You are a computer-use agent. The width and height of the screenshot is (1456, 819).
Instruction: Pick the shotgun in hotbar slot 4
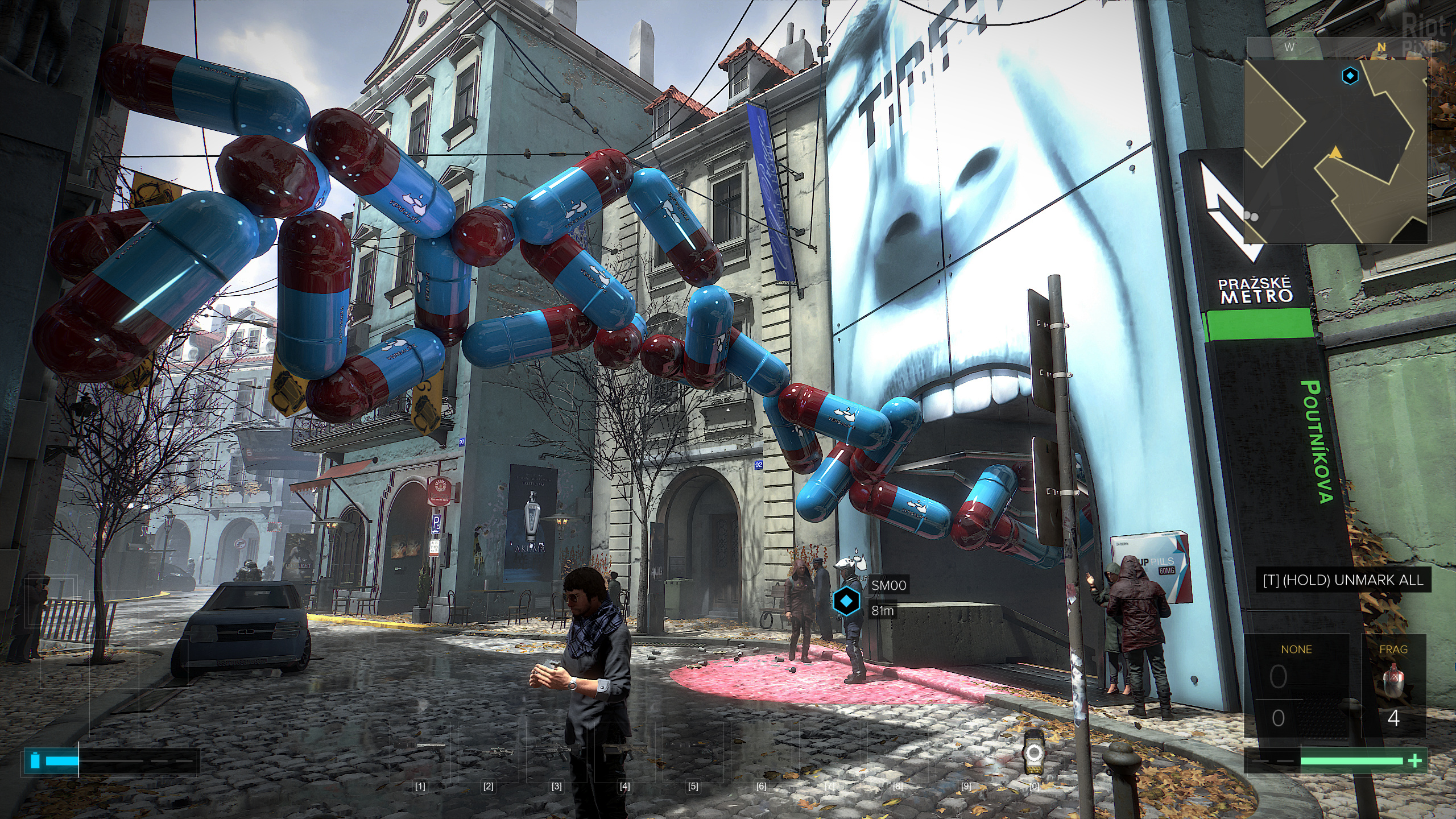point(624,751)
